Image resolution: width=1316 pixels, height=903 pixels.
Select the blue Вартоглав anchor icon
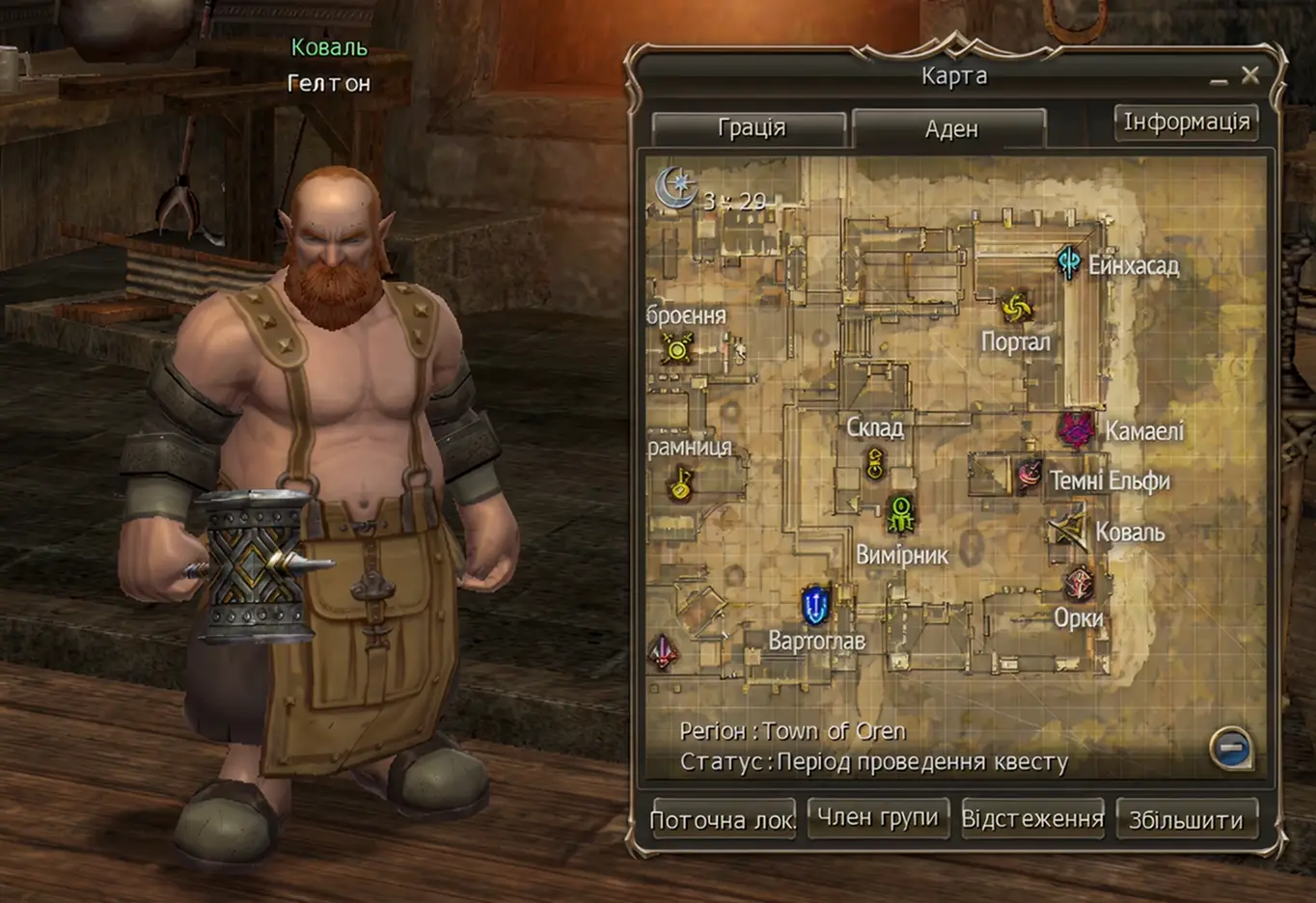tap(813, 604)
